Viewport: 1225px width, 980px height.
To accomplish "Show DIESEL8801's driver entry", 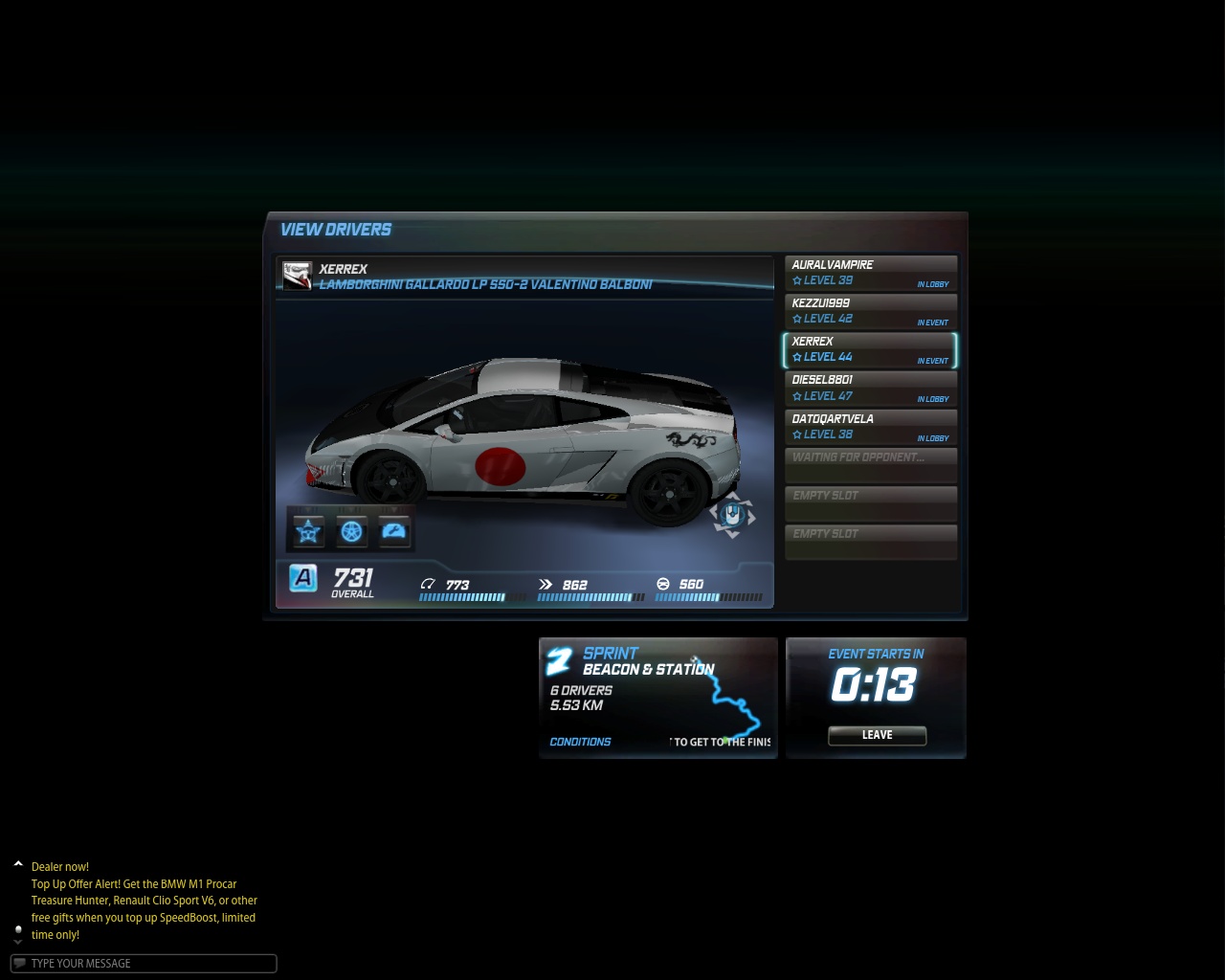I will [x=870, y=388].
